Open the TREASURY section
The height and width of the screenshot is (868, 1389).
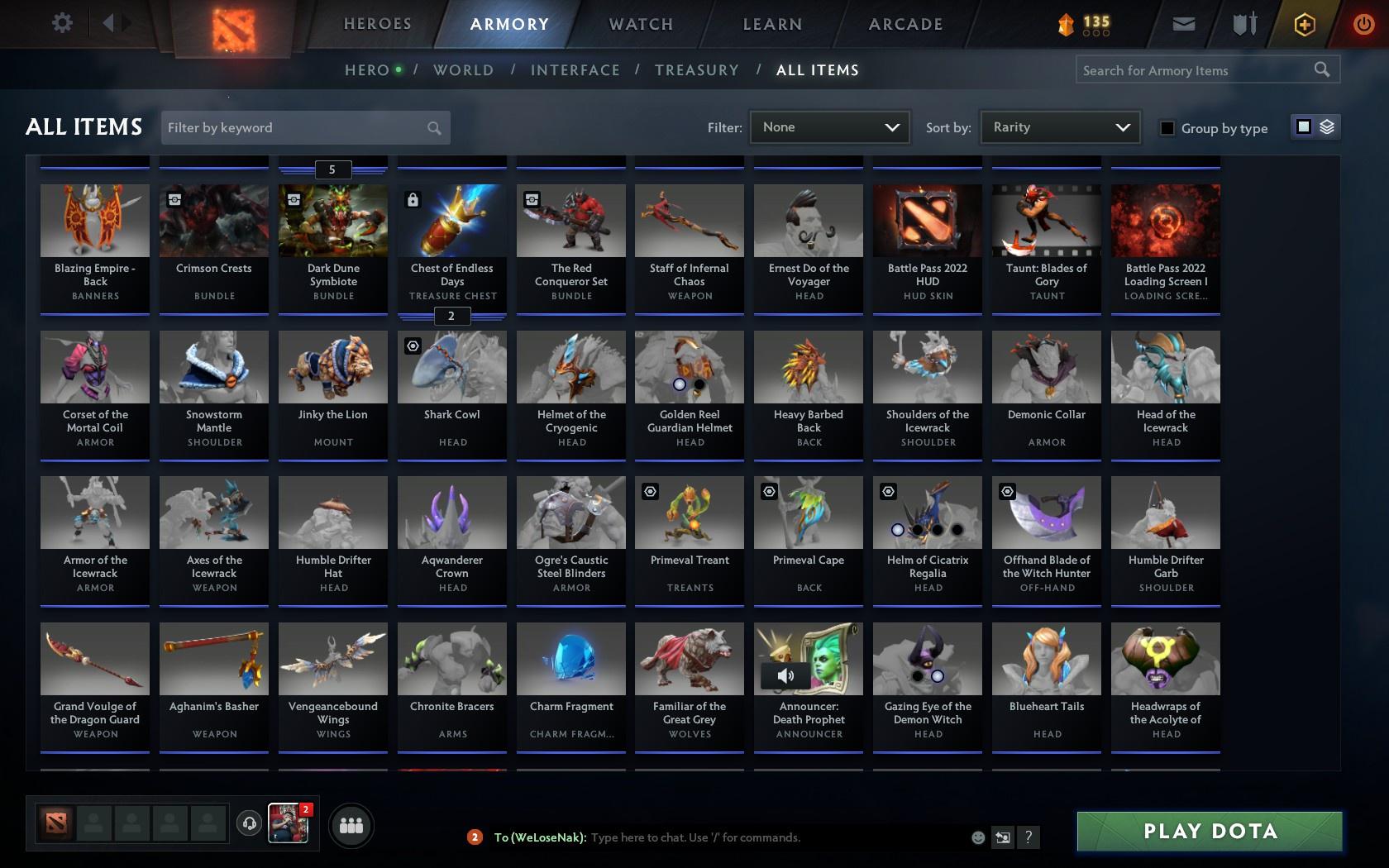(697, 70)
